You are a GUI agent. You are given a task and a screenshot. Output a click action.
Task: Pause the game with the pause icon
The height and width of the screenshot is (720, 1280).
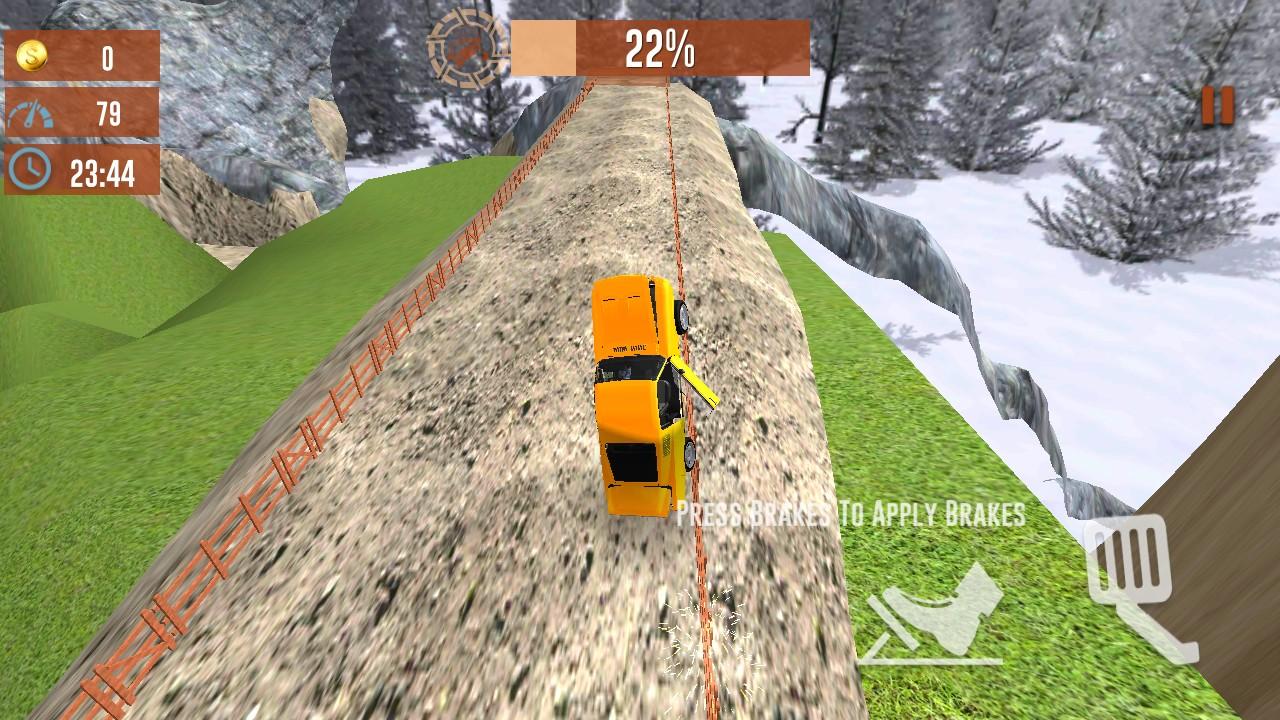(x=1217, y=106)
